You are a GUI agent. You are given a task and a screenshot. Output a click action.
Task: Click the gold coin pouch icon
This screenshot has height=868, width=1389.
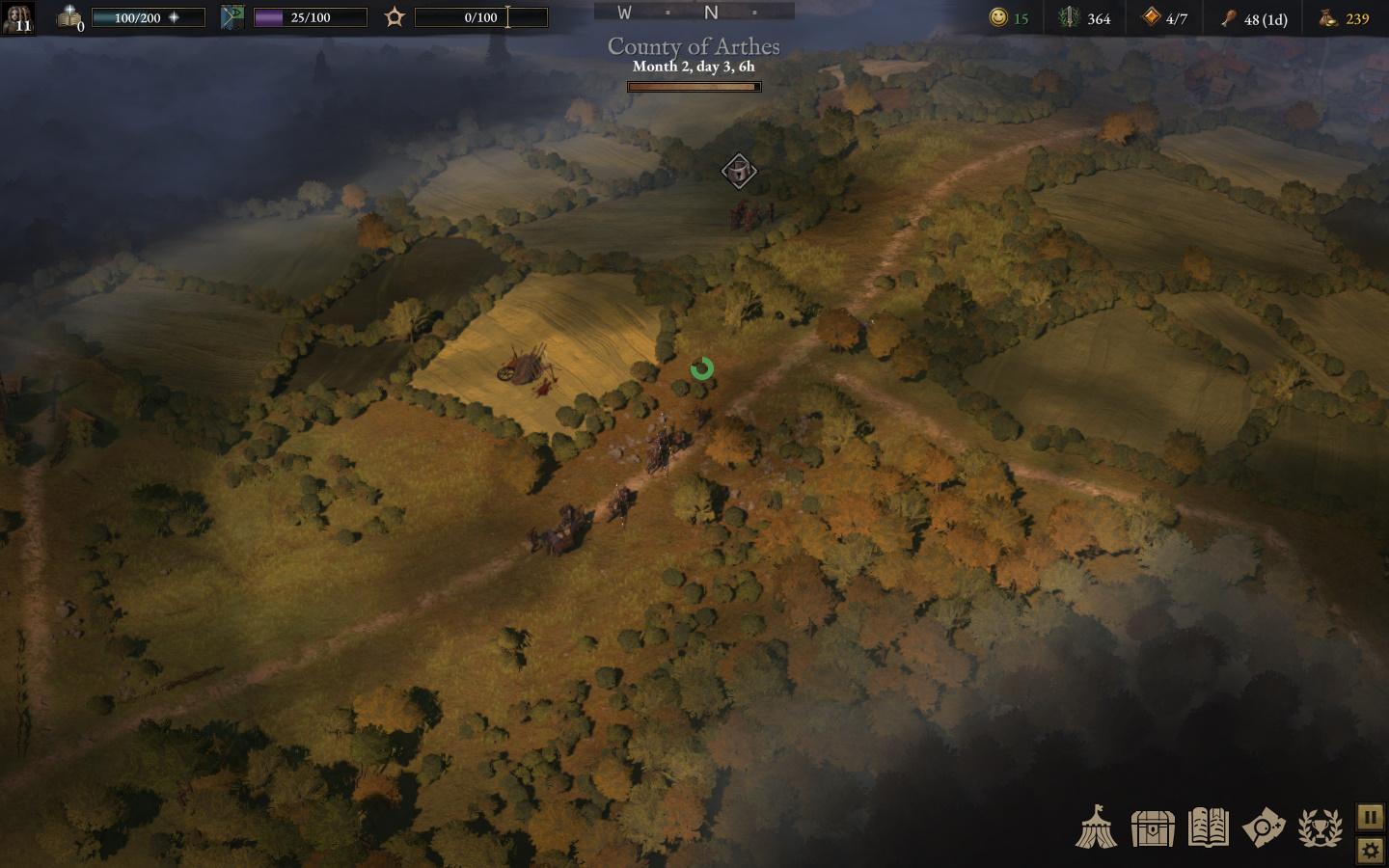pos(1328,17)
